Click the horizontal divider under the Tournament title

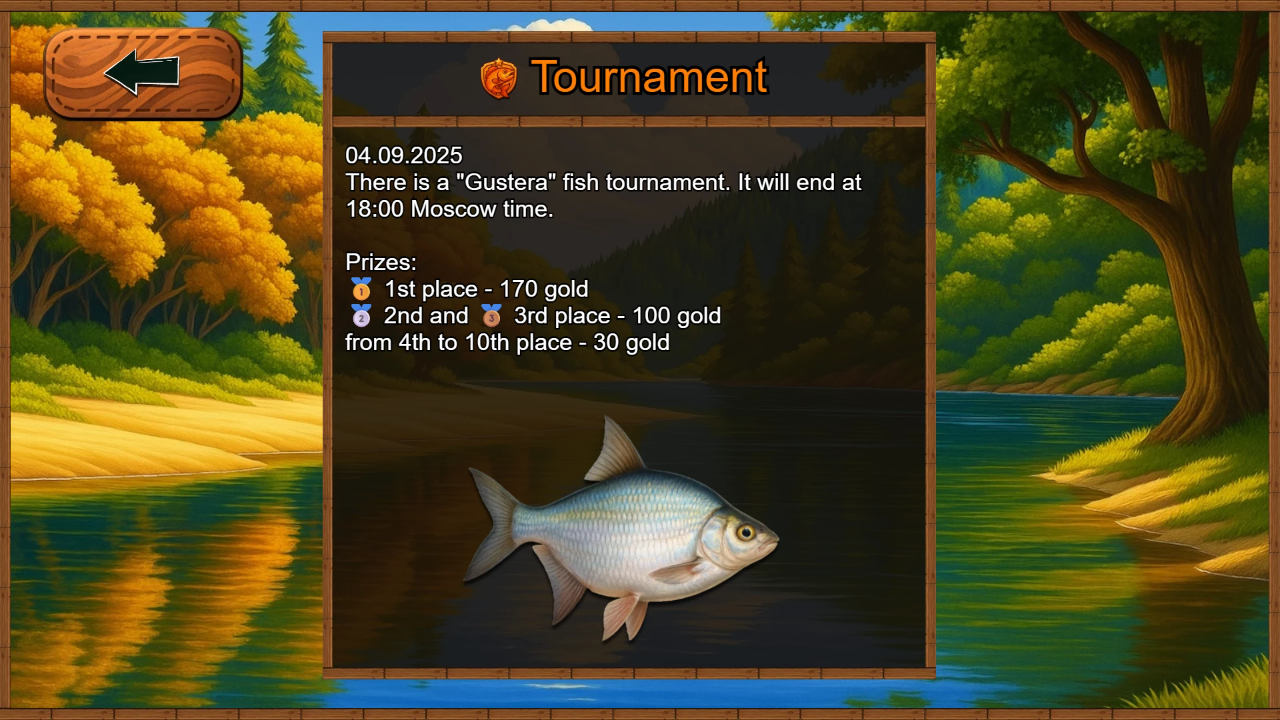628,120
